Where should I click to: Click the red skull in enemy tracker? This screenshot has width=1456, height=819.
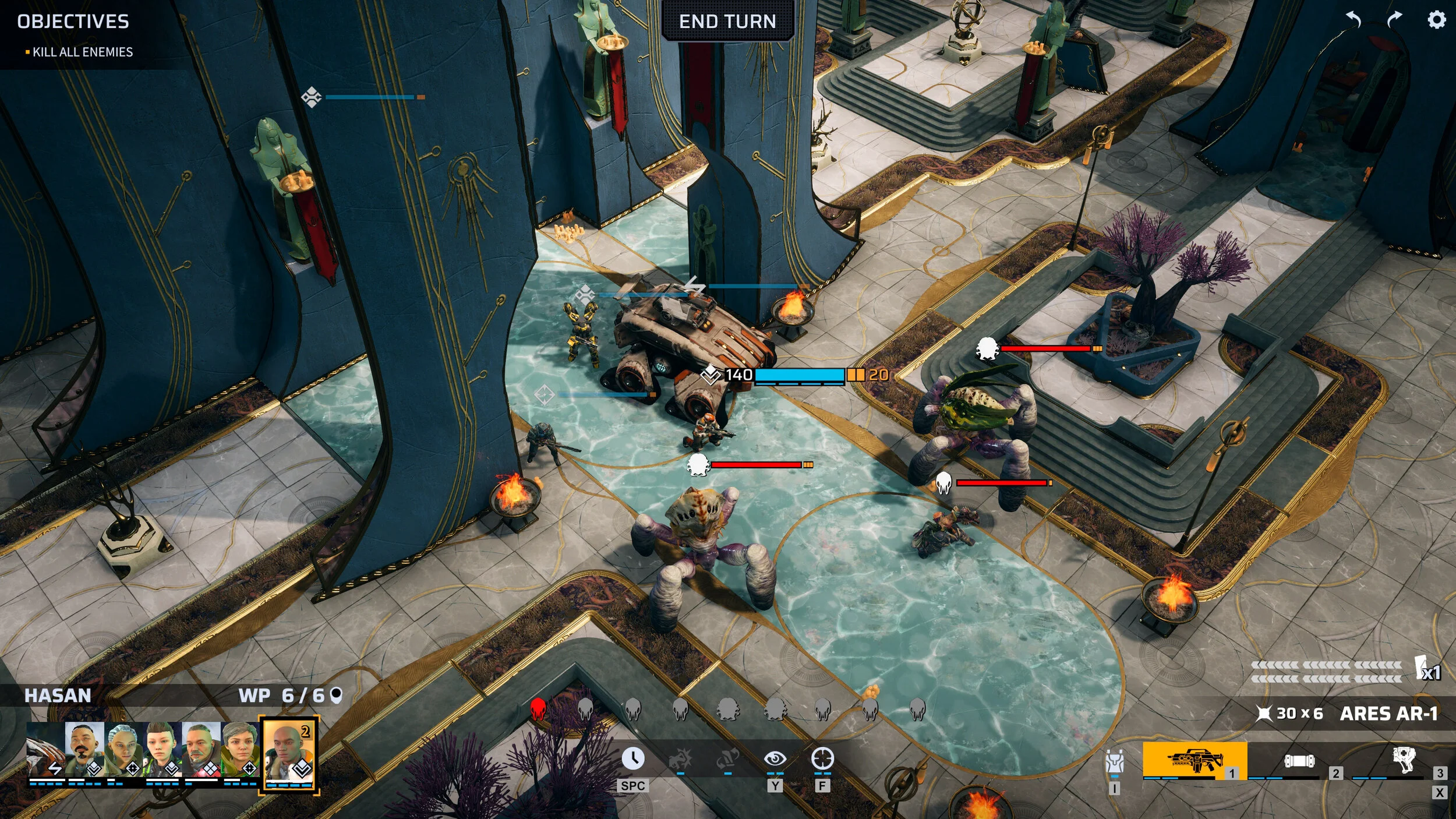(538, 709)
